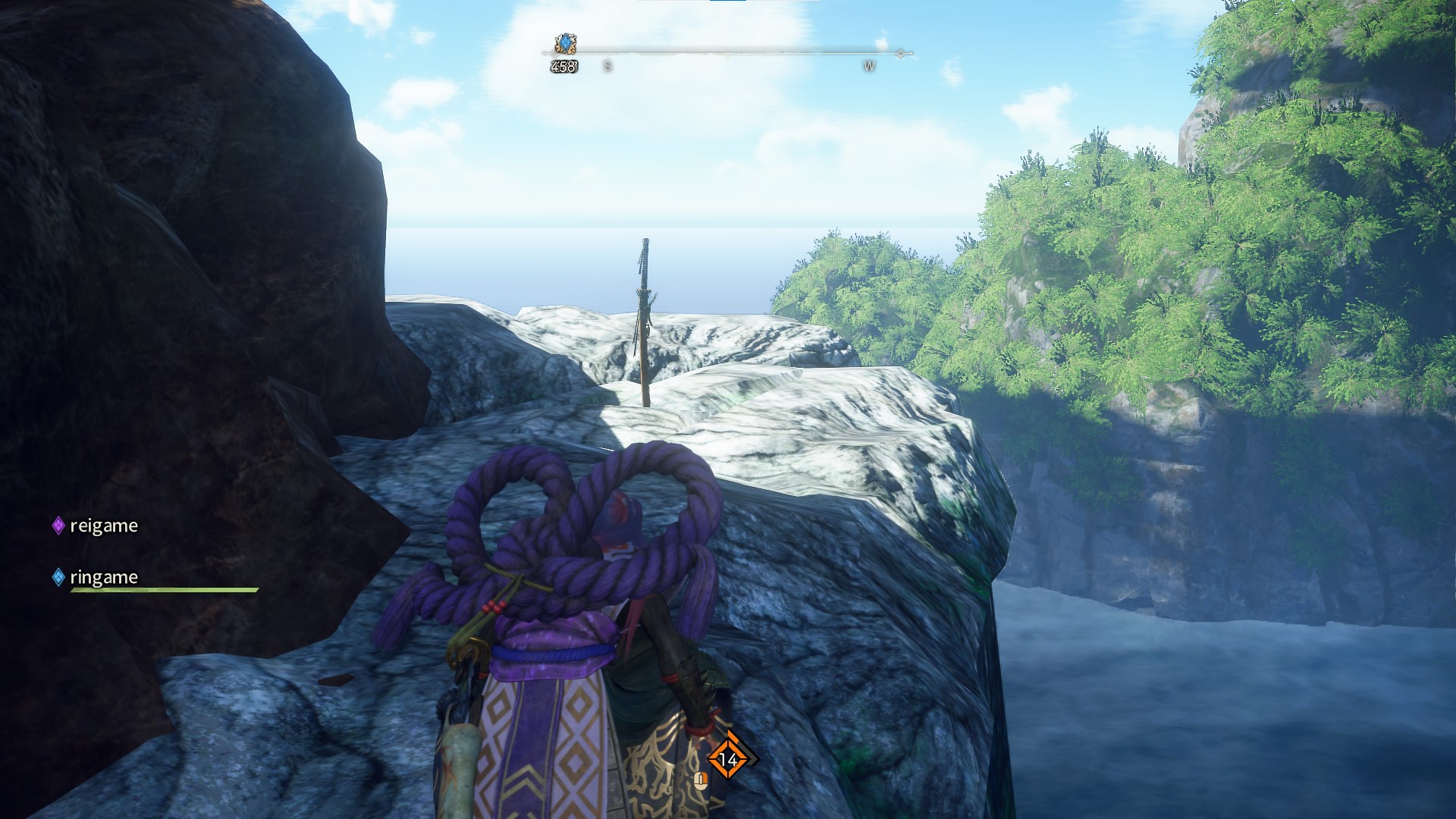This screenshot has width=1456, height=819.
Task: Click the blue crystal marker on the compass
Action: click(565, 44)
